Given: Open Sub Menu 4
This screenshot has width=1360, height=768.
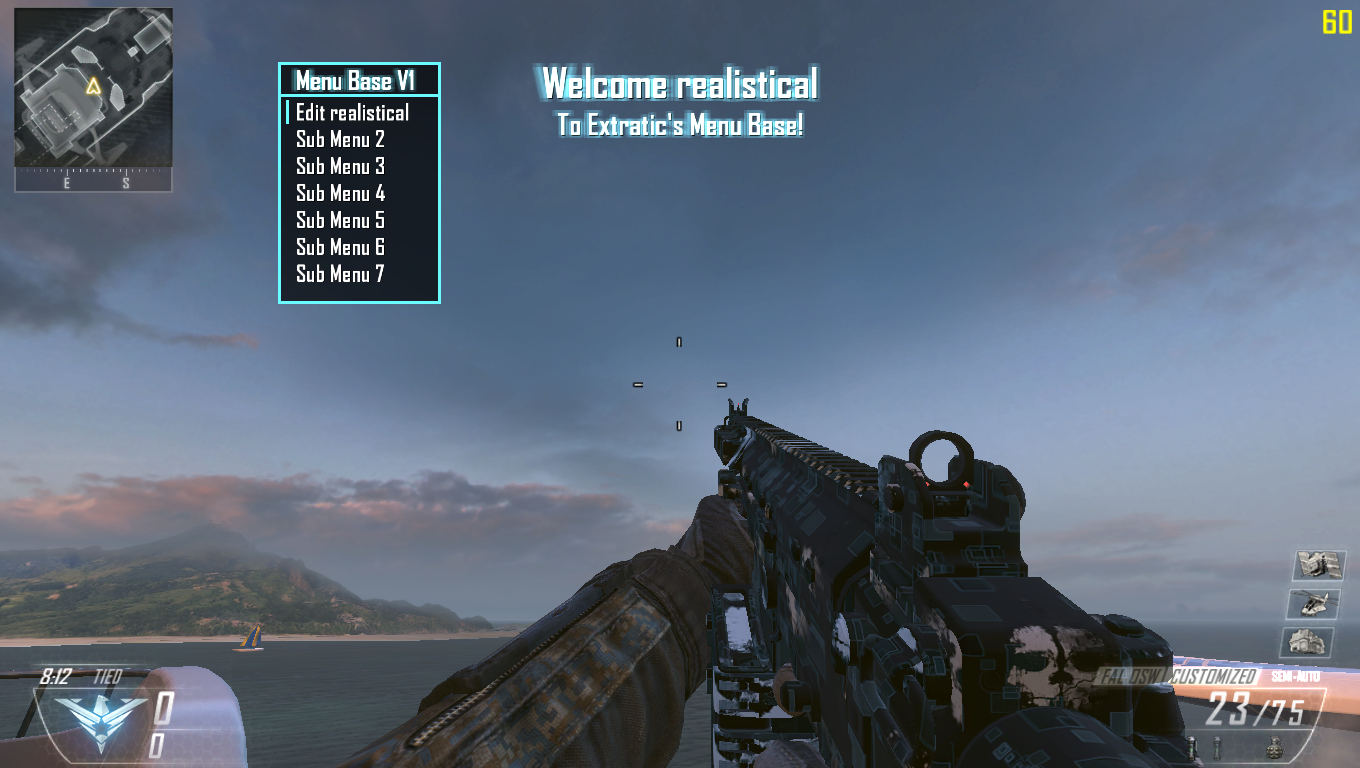Looking at the screenshot, I should (x=340, y=194).
